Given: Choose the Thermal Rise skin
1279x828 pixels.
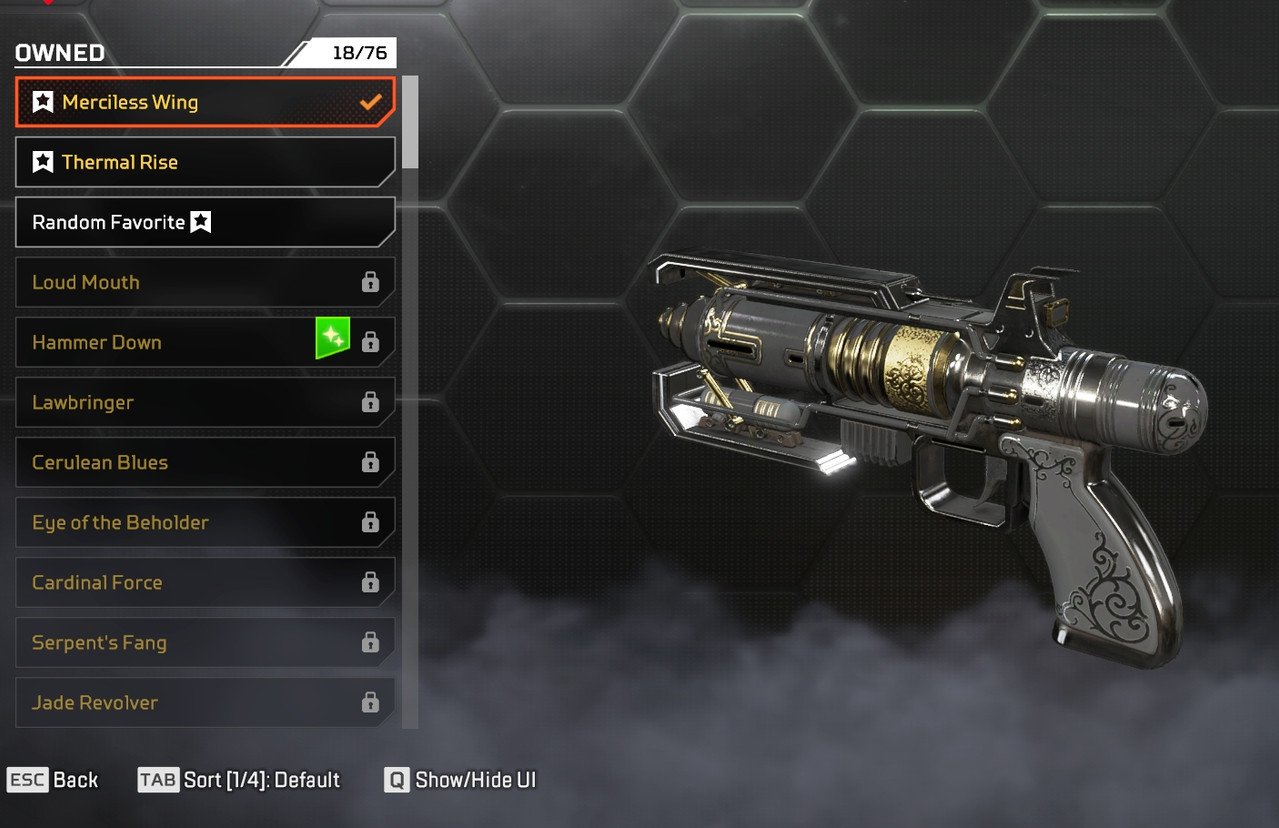Looking at the screenshot, I should (x=205, y=162).
